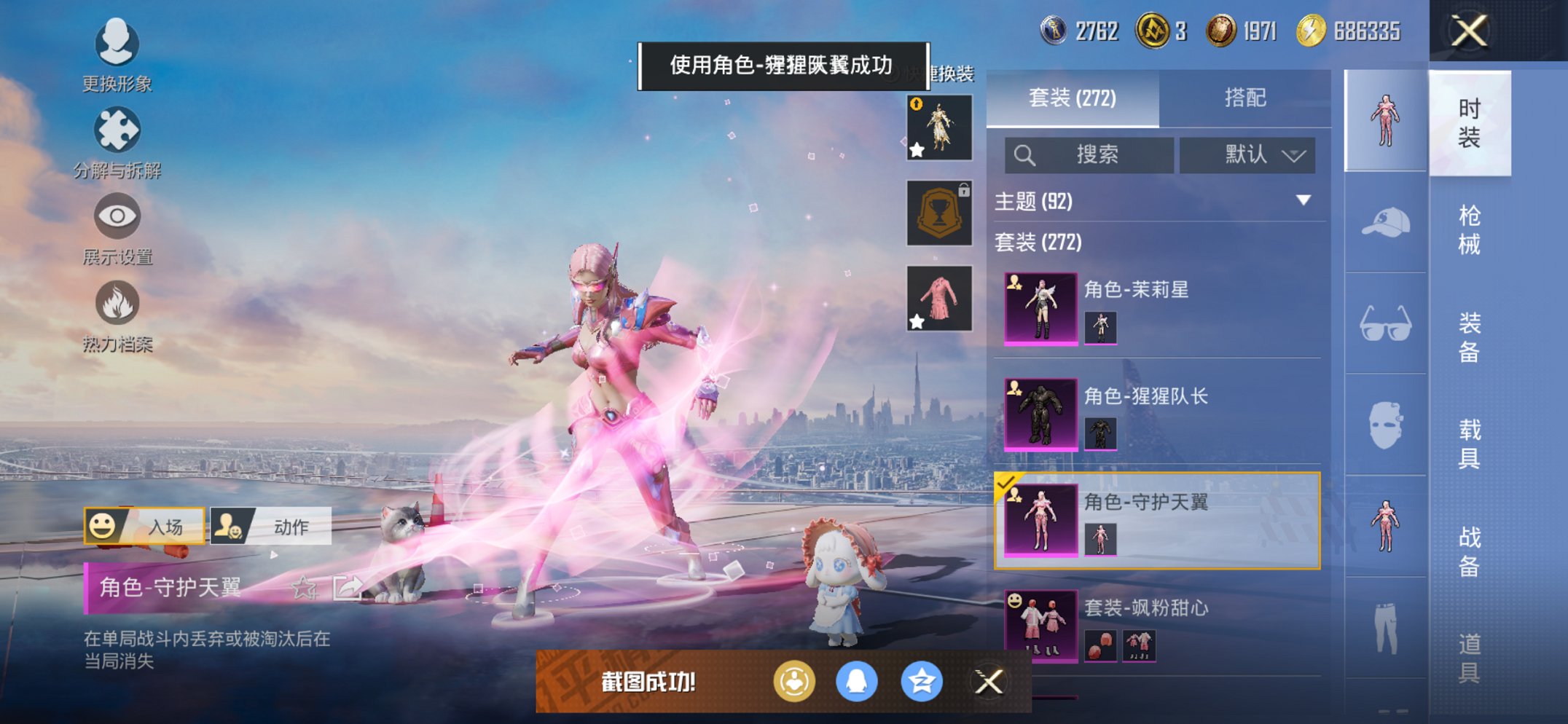
Task: Open the 展示设置 display settings icon
Action: 117,216
